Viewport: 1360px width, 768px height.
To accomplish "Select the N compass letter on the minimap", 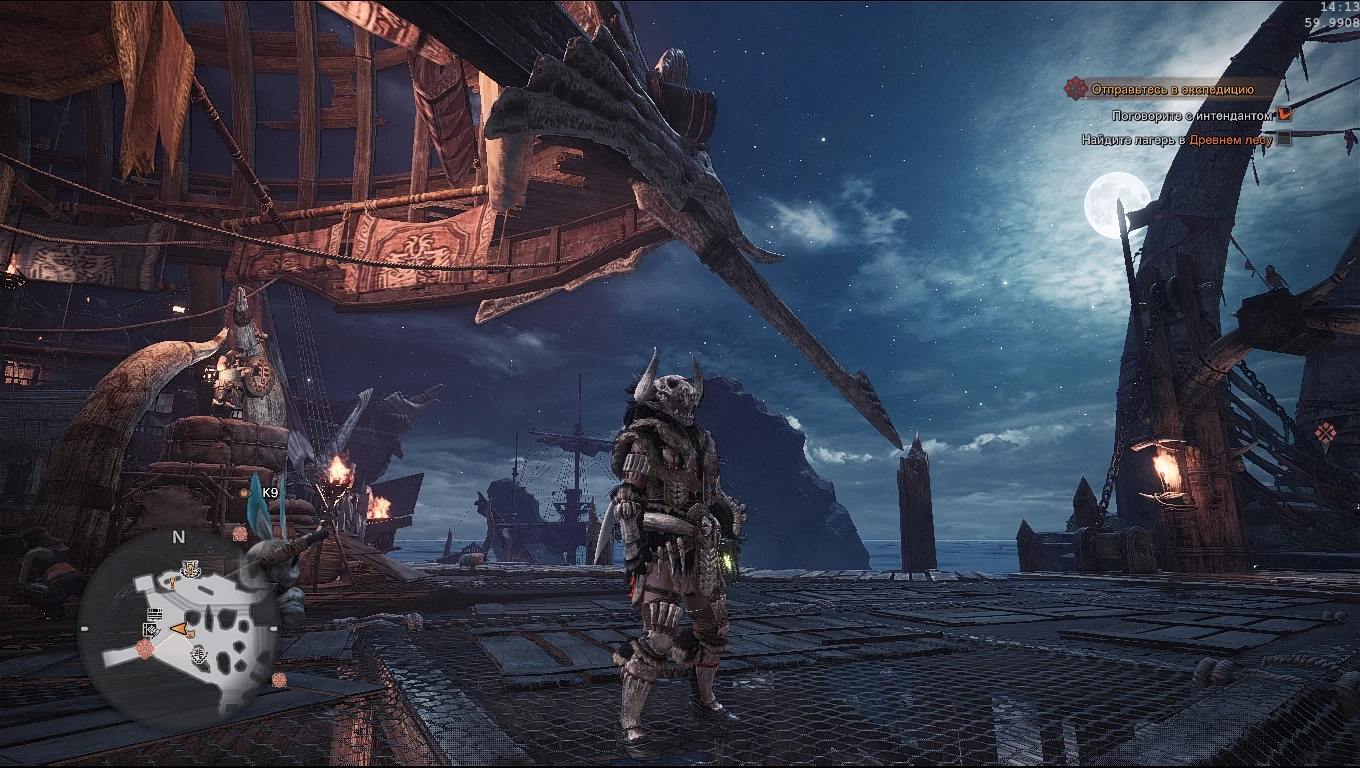I will (x=177, y=537).
